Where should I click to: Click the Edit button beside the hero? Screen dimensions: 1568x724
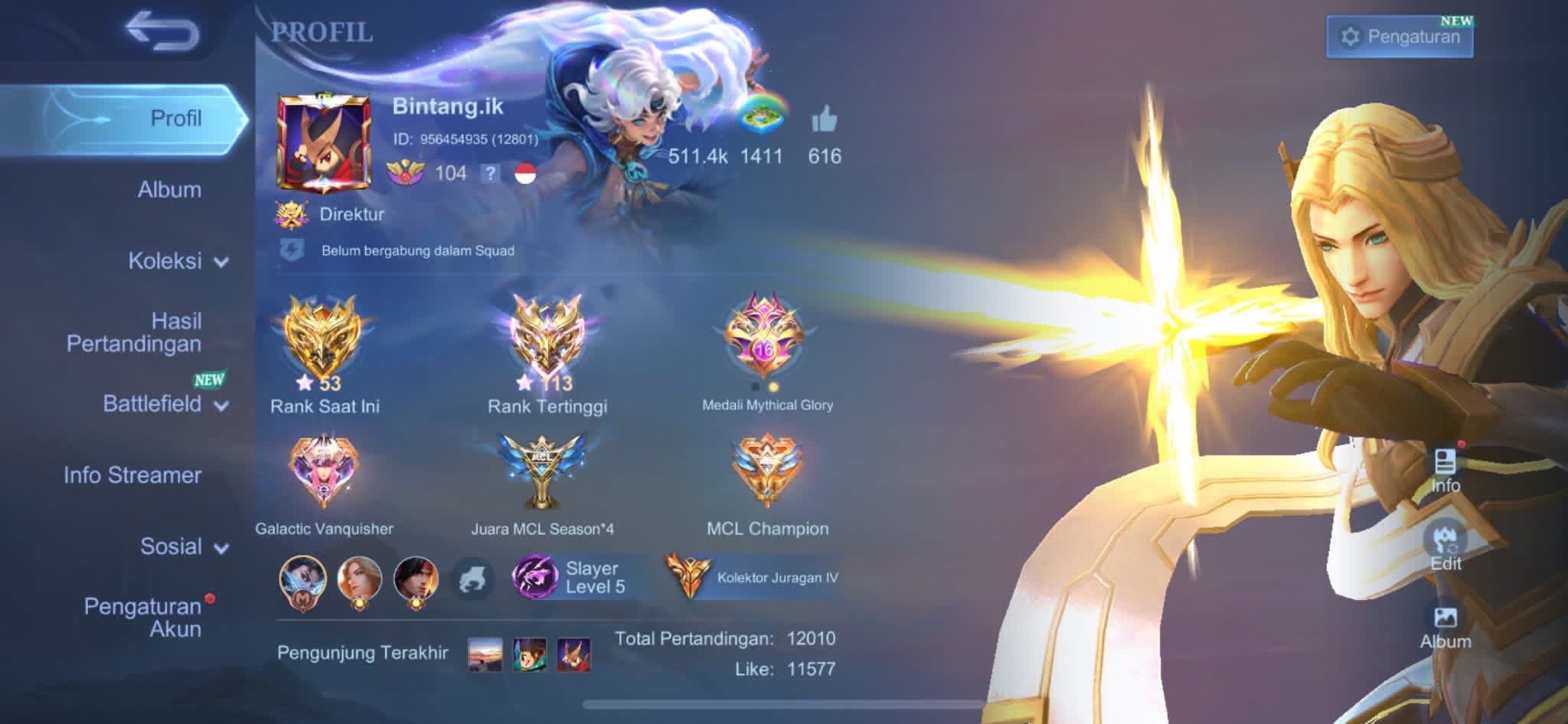tap(1445, 546)
